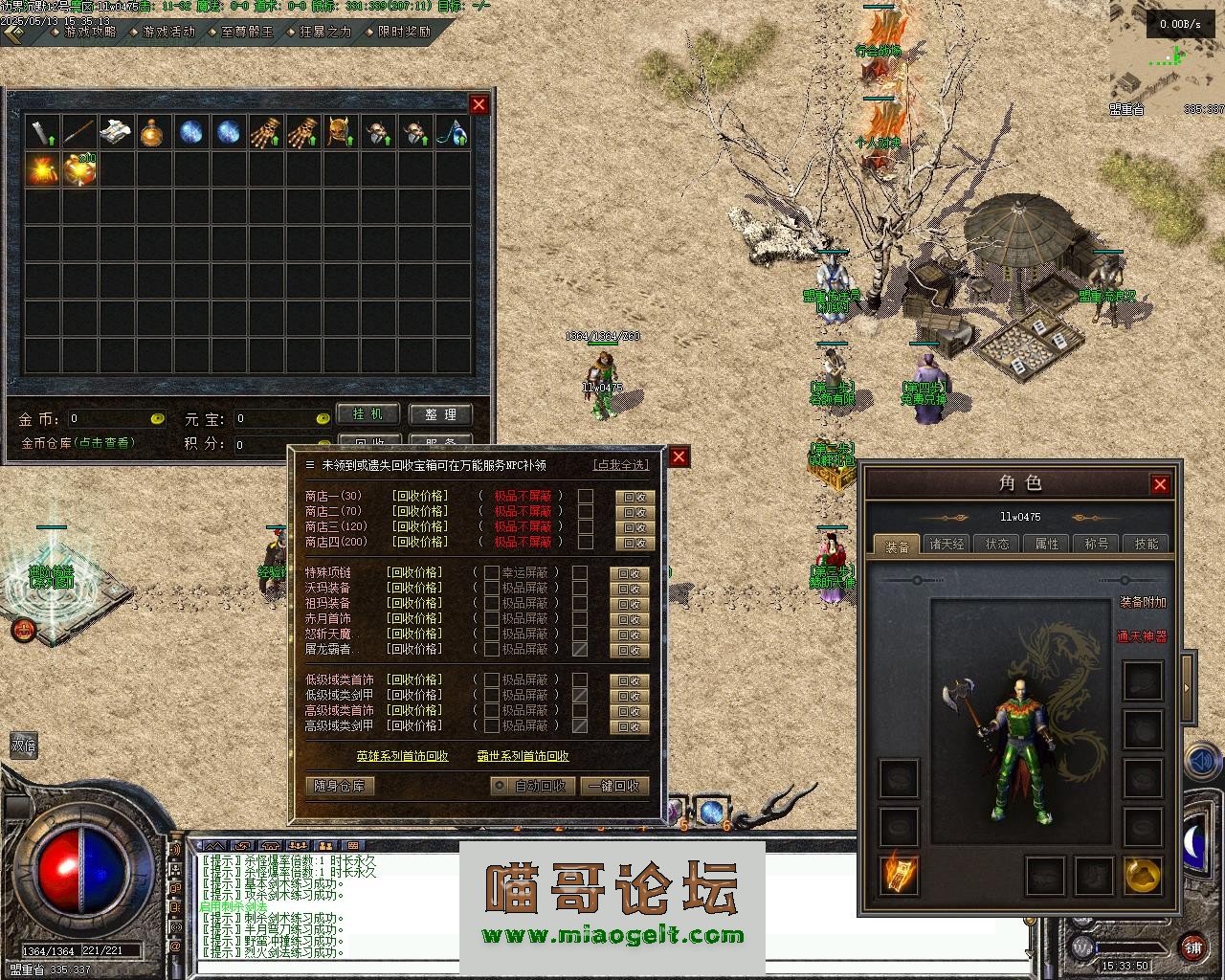Close the 角色 character panel
The height and width of the screenshot is (980, 1225).
[x=1160, y=484]
